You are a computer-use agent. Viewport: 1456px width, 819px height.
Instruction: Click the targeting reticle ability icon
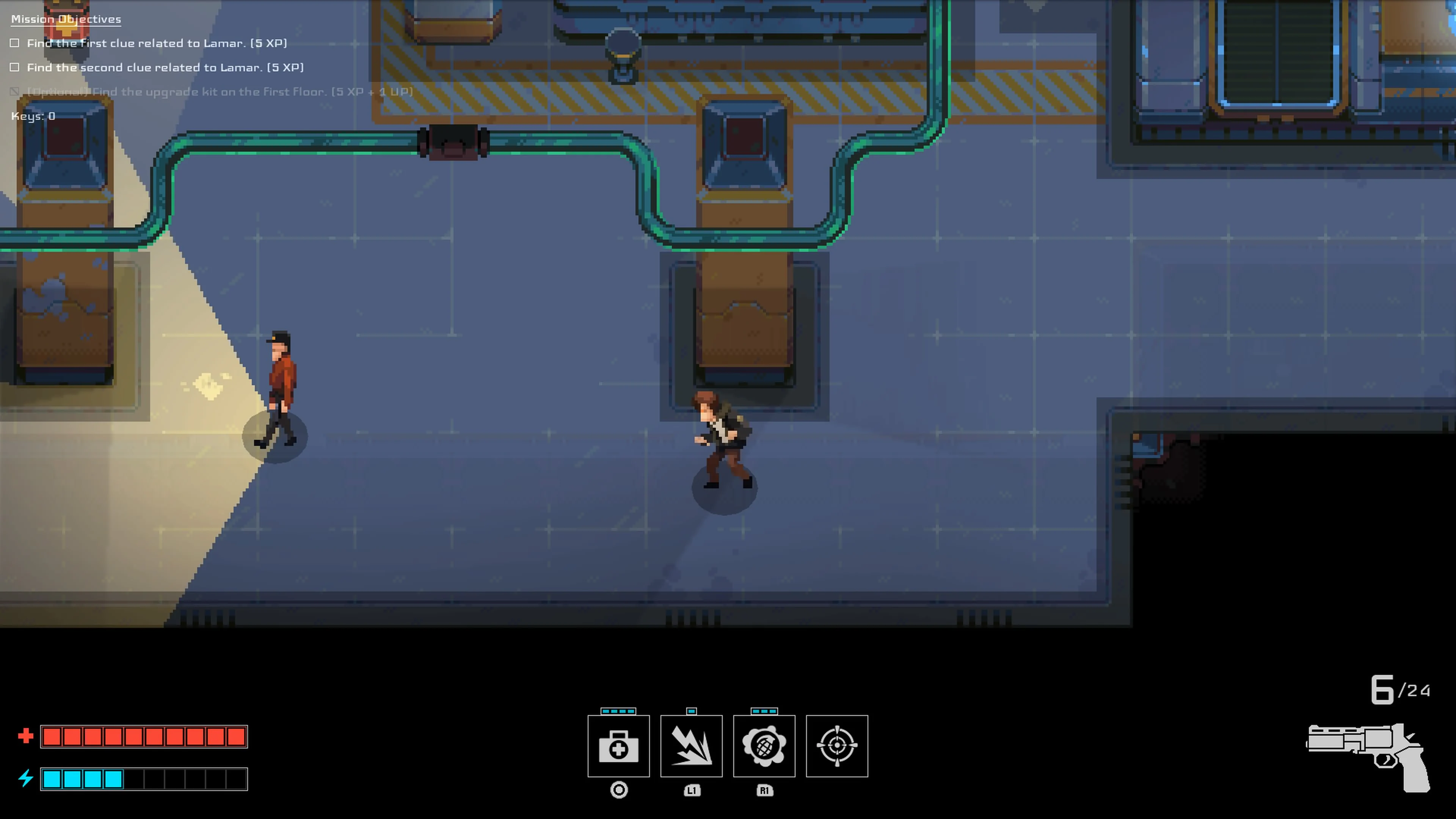(x=836, y=746)
